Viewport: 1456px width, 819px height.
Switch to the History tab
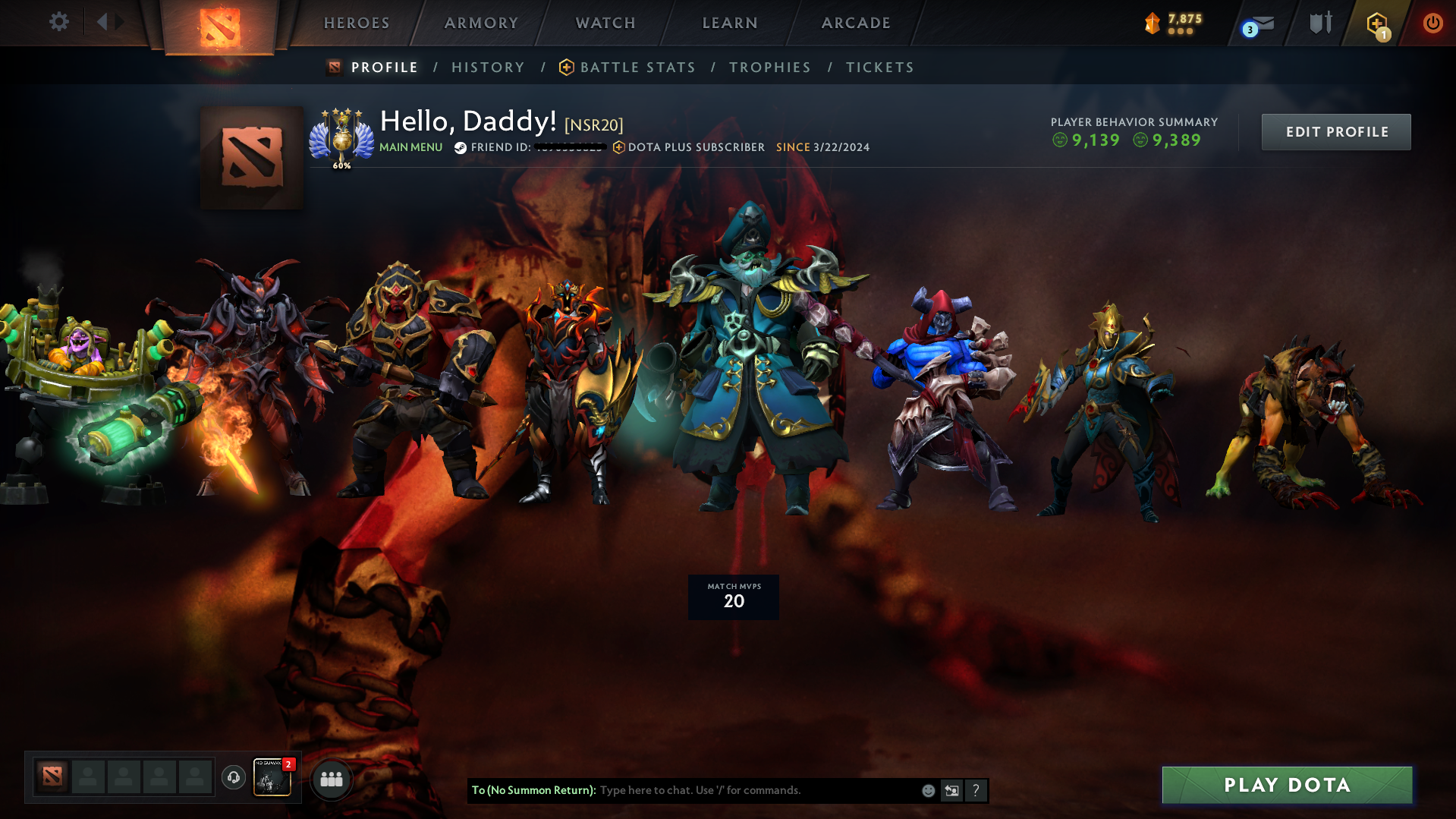pyautogui.click(x=487, y=67)
